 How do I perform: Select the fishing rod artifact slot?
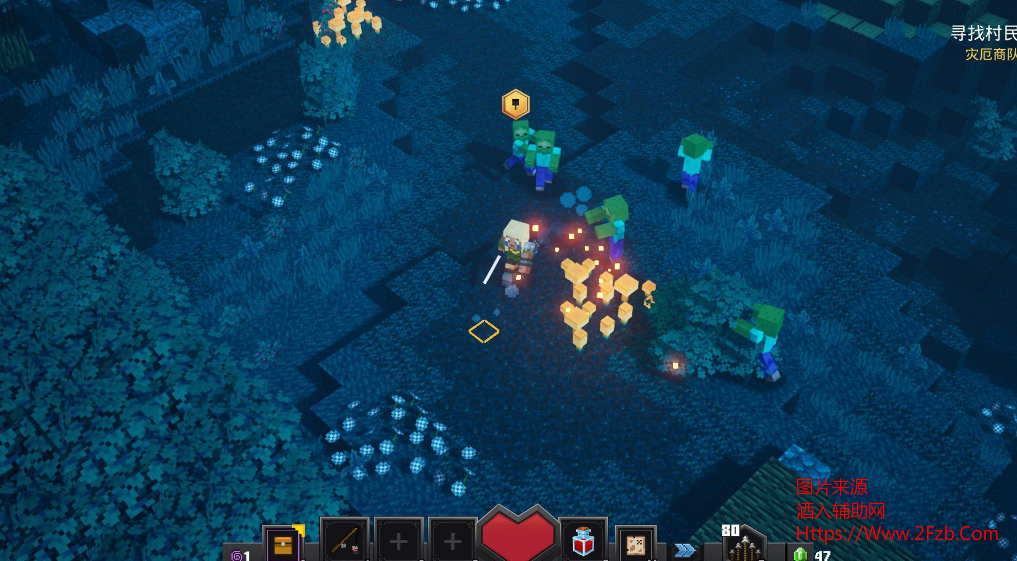click(x=344, y=542)
